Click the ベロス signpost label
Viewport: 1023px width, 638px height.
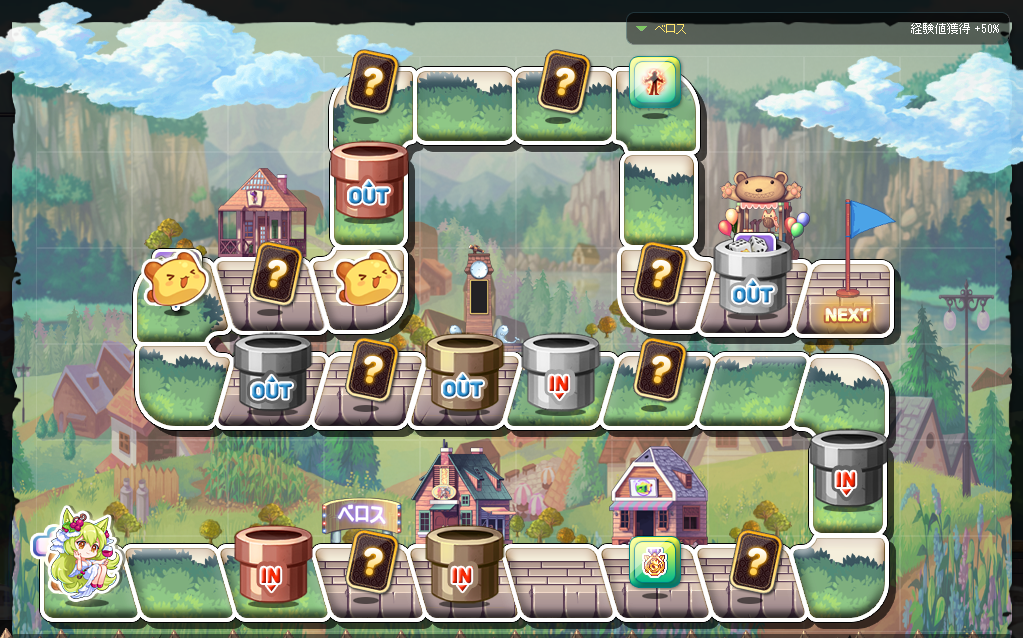[x=361, y=515]
